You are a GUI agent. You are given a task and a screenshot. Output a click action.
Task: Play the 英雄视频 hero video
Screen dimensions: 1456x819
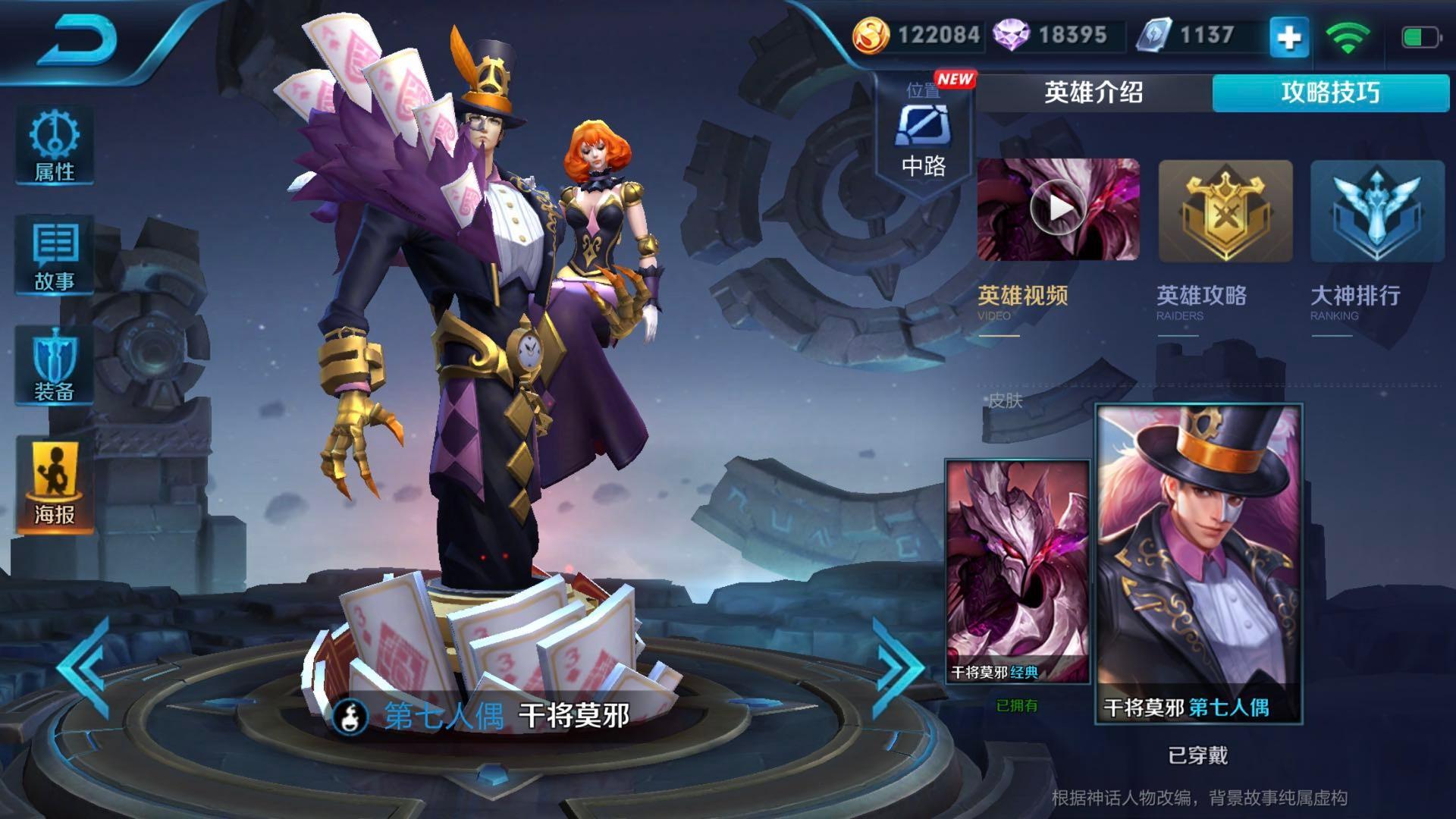[x=1058, y=209]
